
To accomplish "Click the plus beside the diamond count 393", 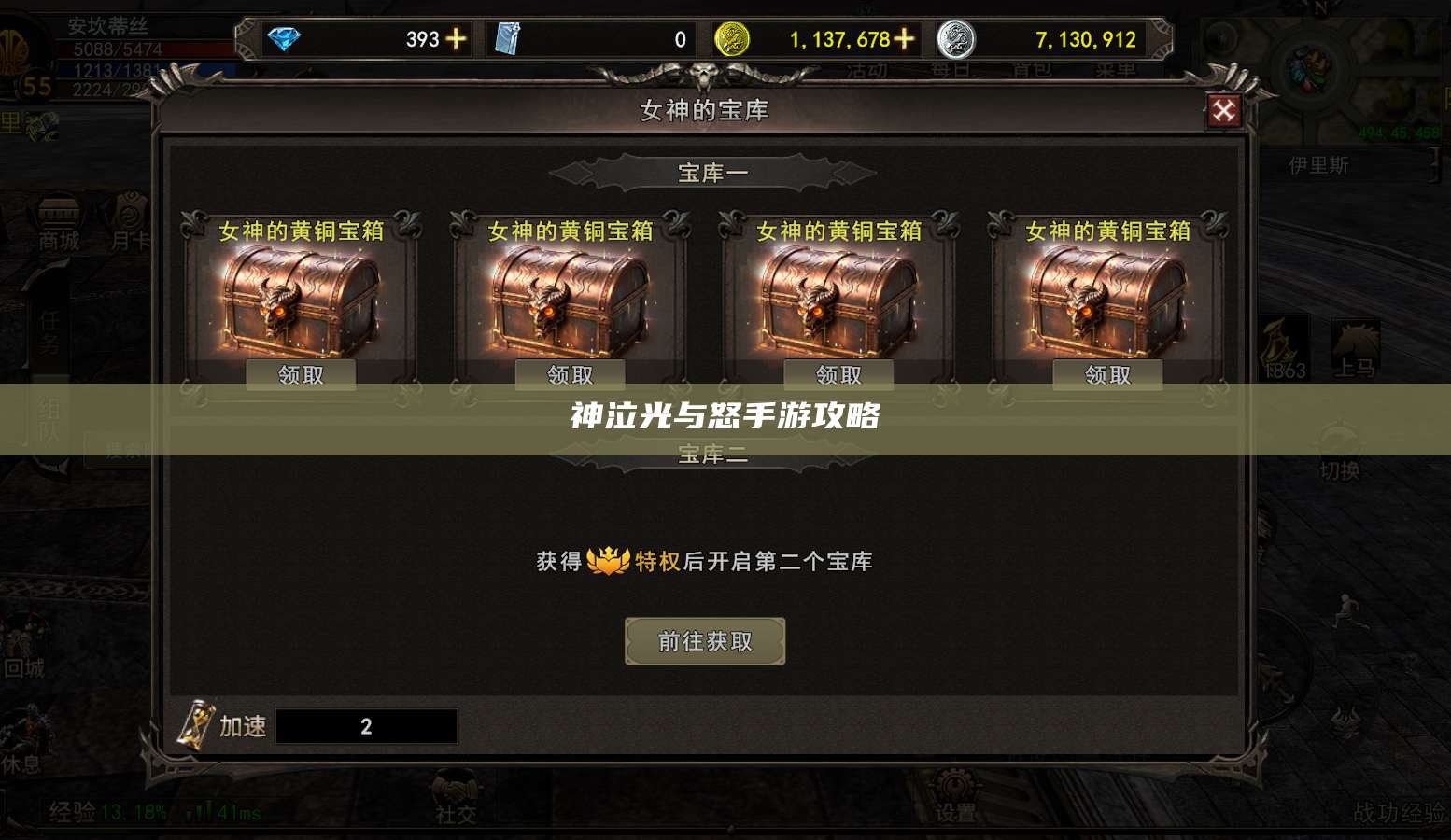I will (x=458, y=39).
